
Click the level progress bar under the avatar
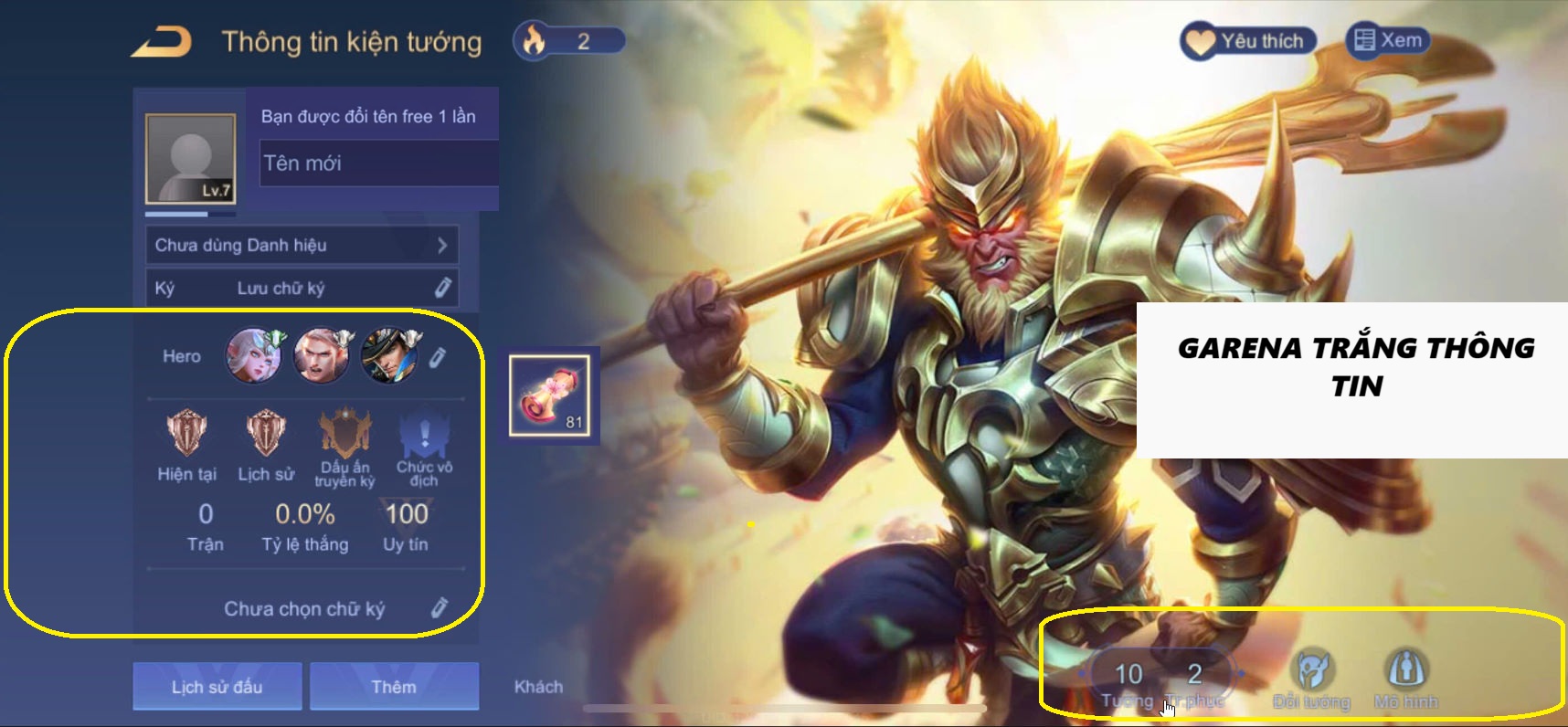point(187,213)
